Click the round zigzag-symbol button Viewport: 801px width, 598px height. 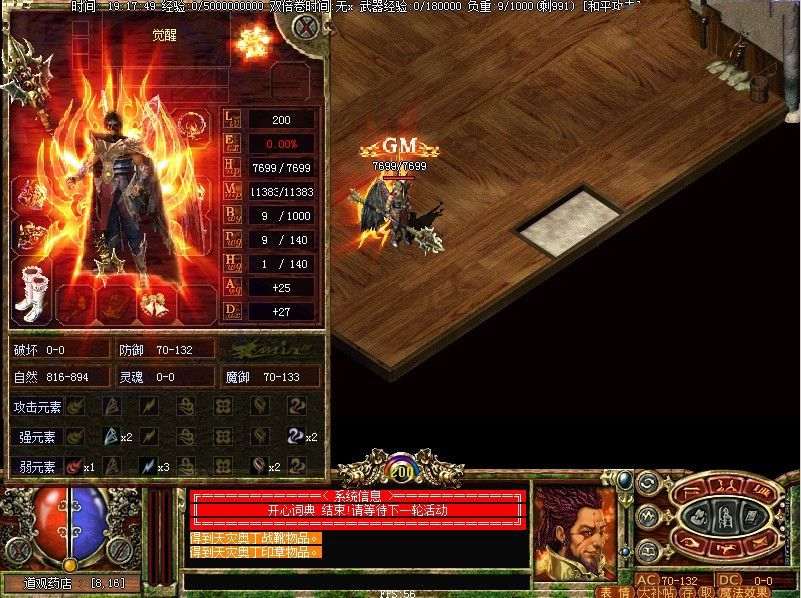646,516
